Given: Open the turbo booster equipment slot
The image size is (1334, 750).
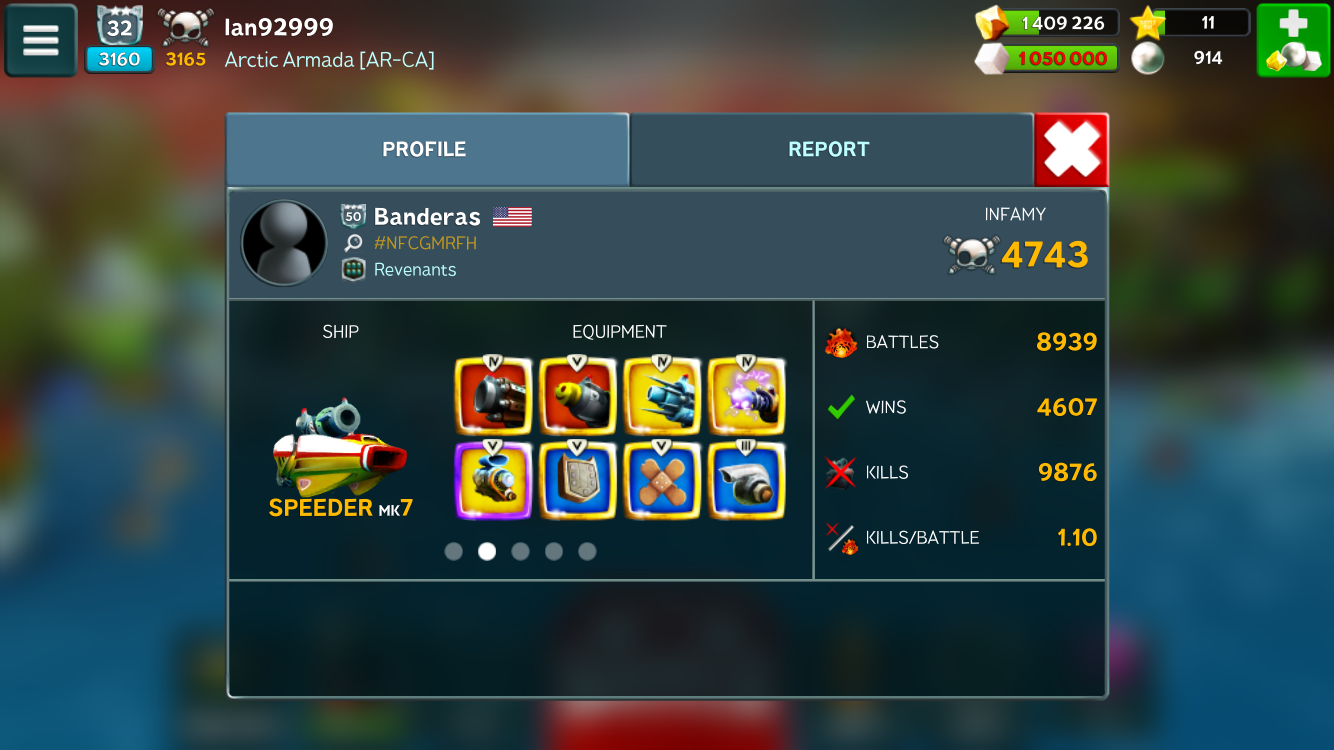Looking at the screenshot, I should click(x=746, y=481).
